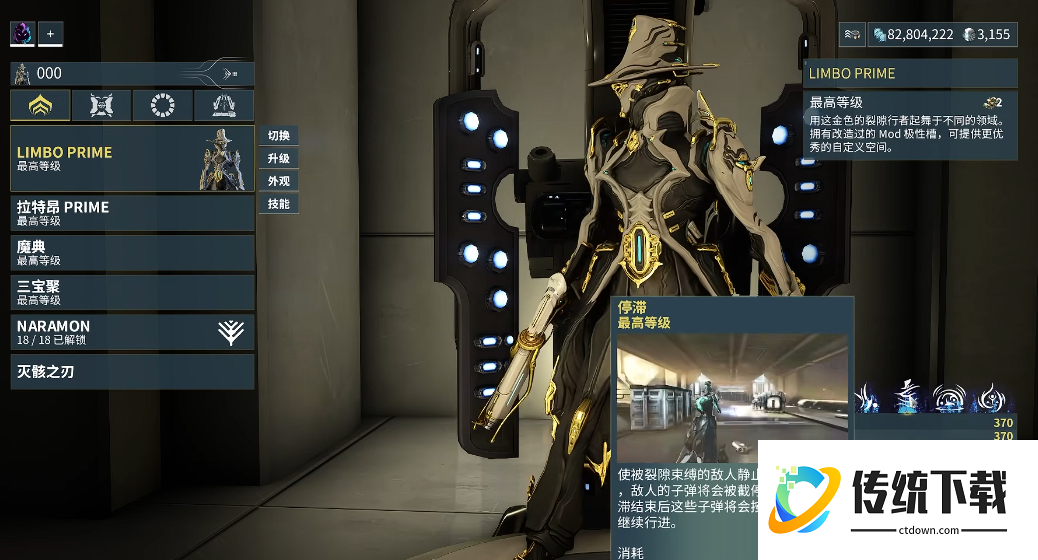This screenshot has height=560, width=1038.
Task: Open the NARAMON focus school row
Action: click(132, 332)
